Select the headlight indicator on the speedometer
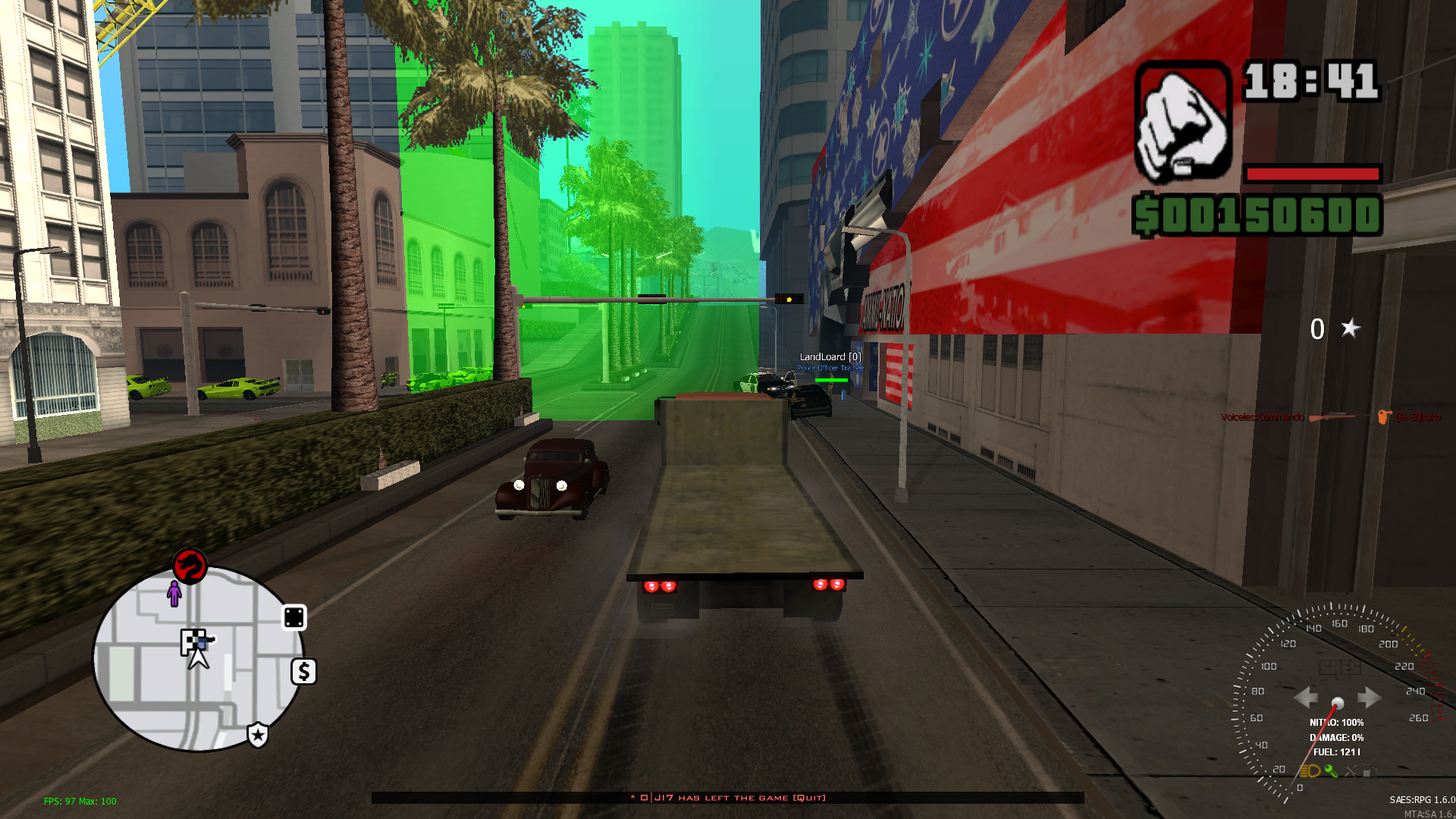 (1310, 770)
